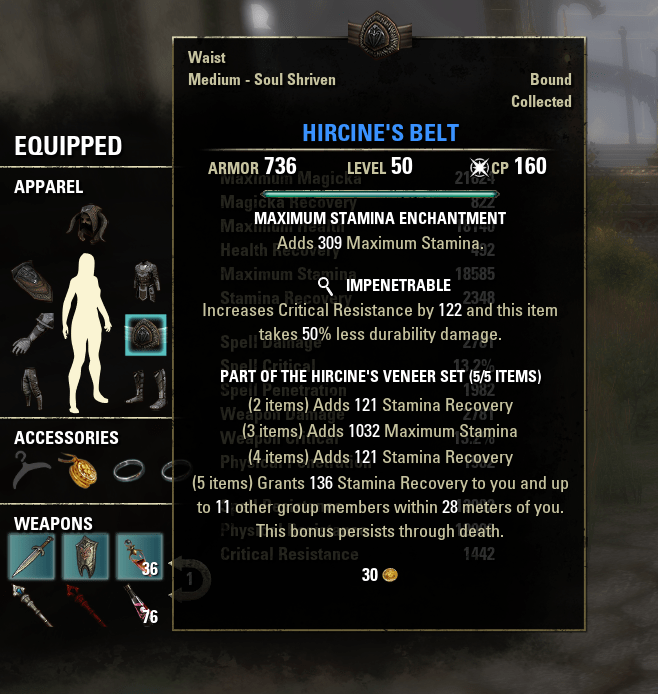Select the poison slot showing 36
Viewport: 658px width, 694px height.
click(139, 557)
